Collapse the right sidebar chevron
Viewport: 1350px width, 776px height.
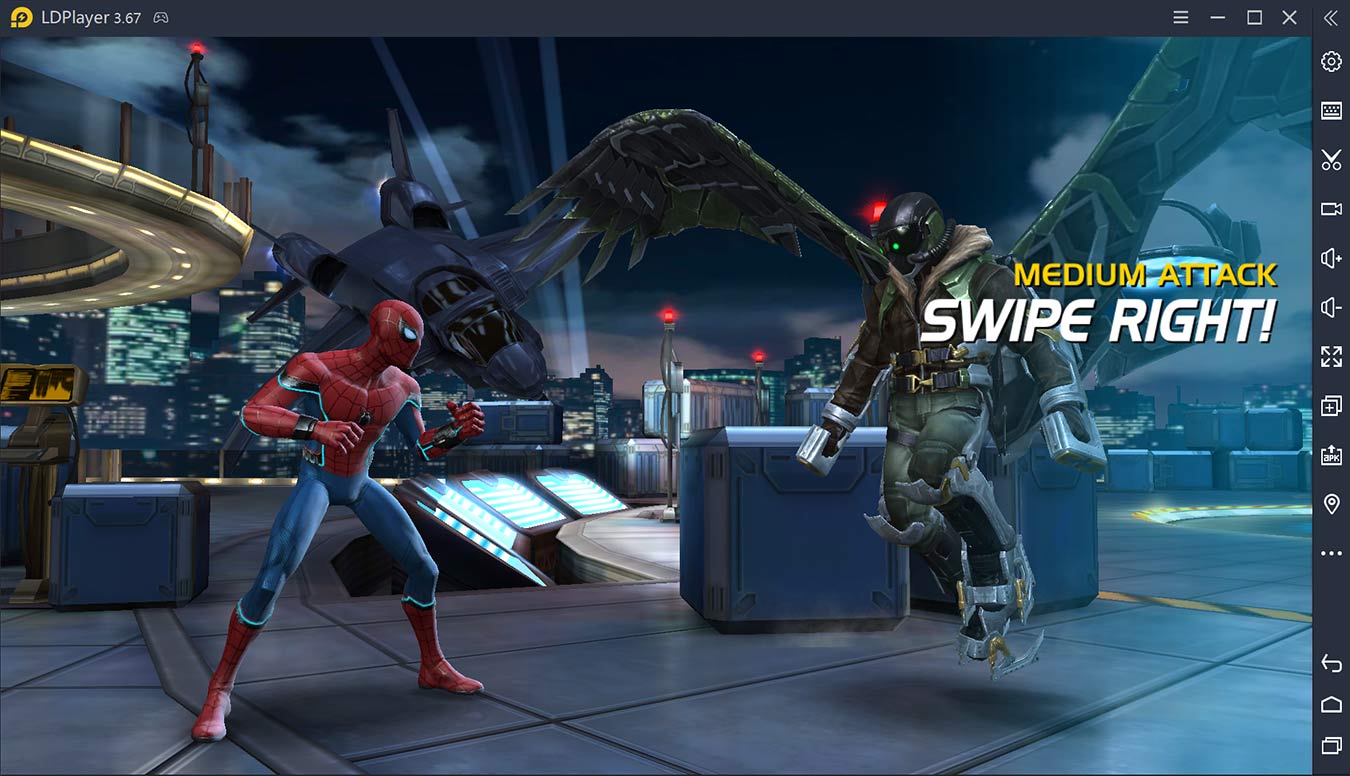coord(1330,17)
